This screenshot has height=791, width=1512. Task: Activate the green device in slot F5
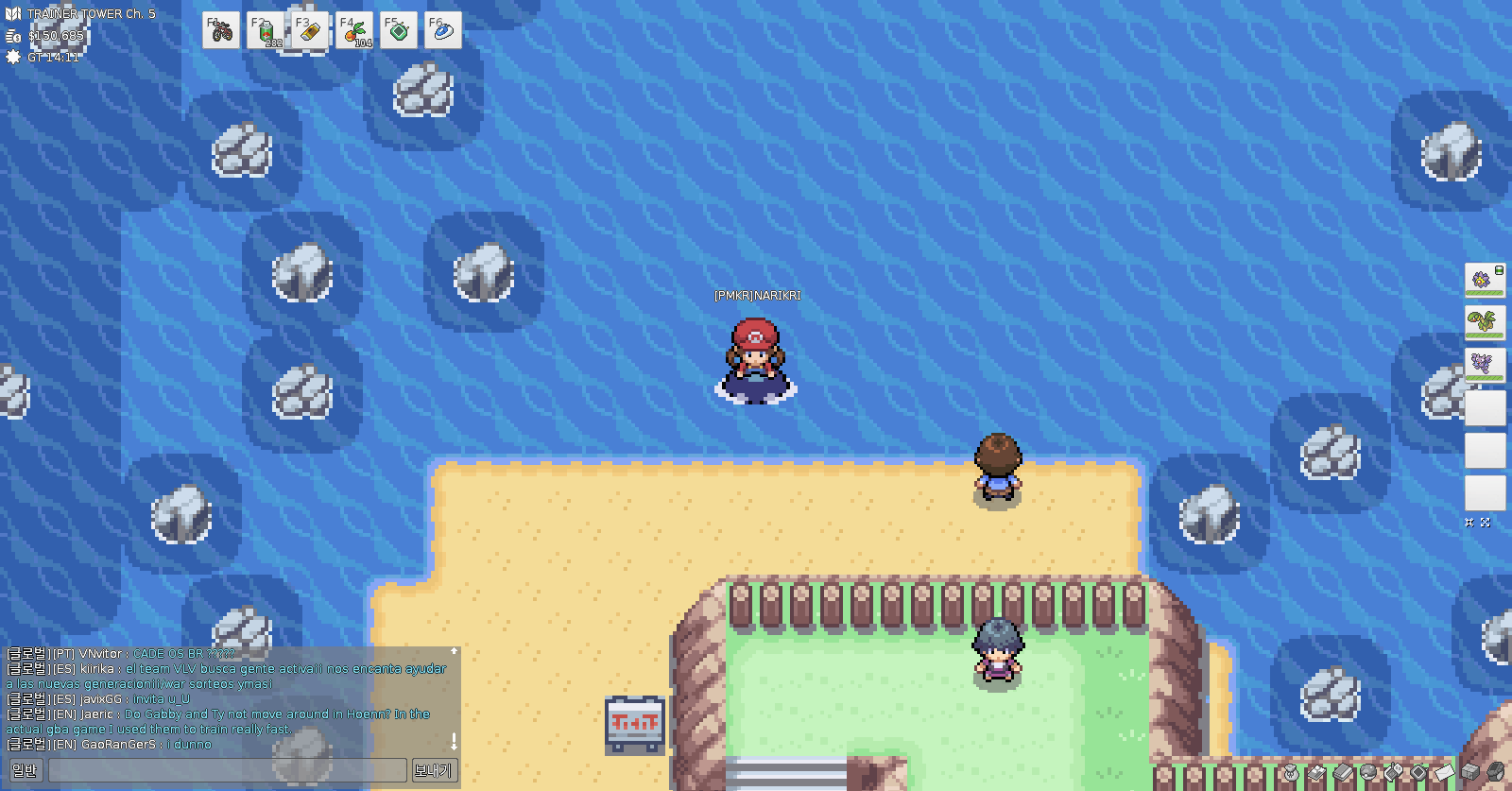tap(399, 31)
